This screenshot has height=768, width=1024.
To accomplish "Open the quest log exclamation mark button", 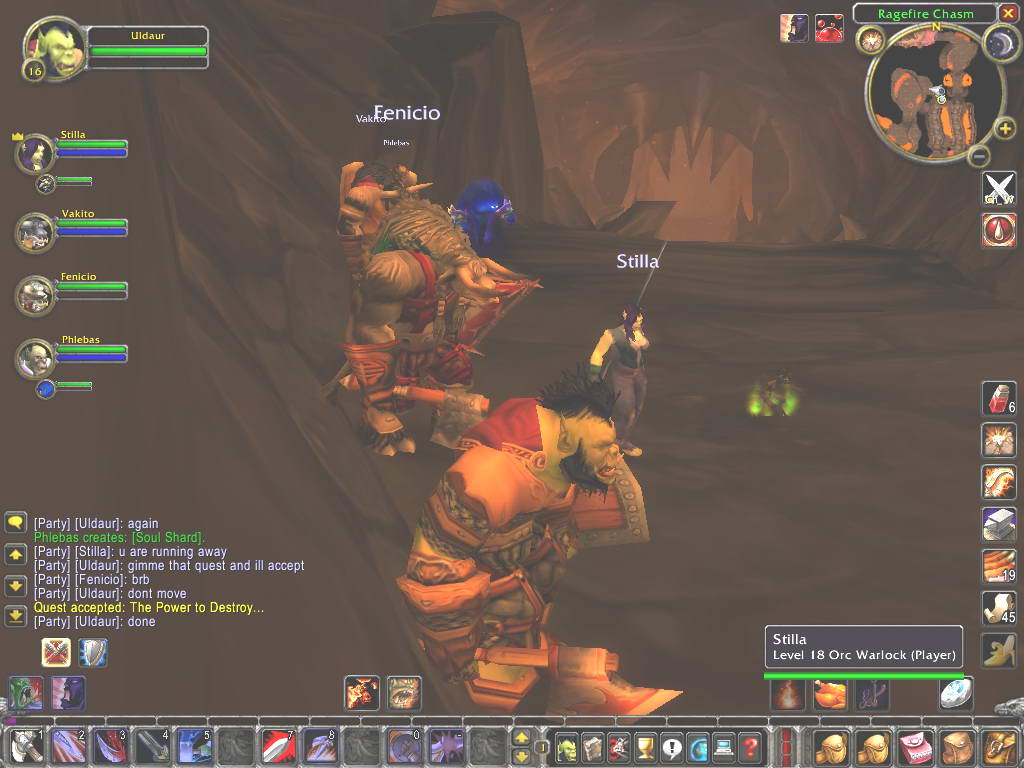I will [671, 746].
